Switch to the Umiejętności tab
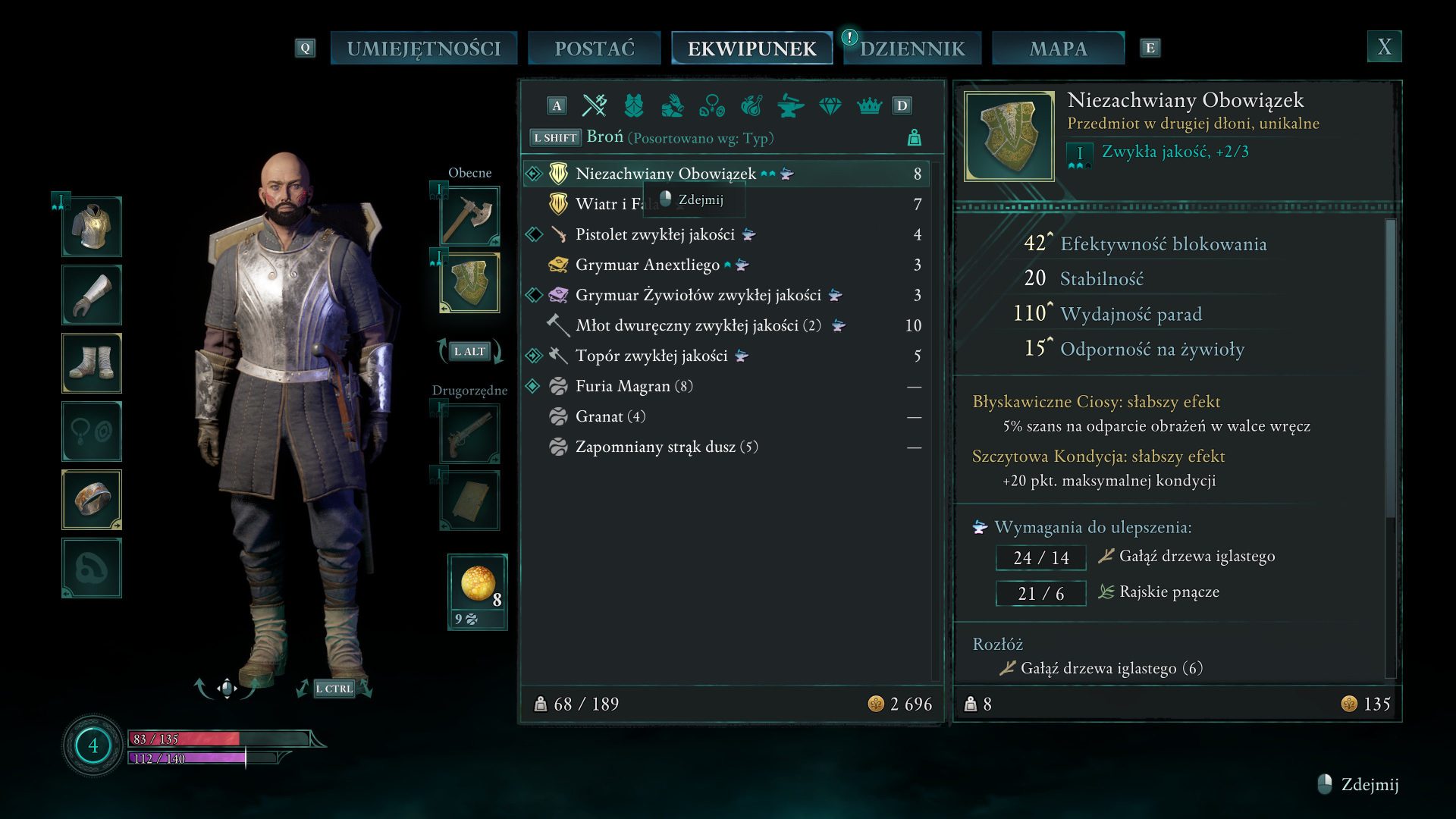The width and height of the screenshot is (1456, 819). pos(423,49)
